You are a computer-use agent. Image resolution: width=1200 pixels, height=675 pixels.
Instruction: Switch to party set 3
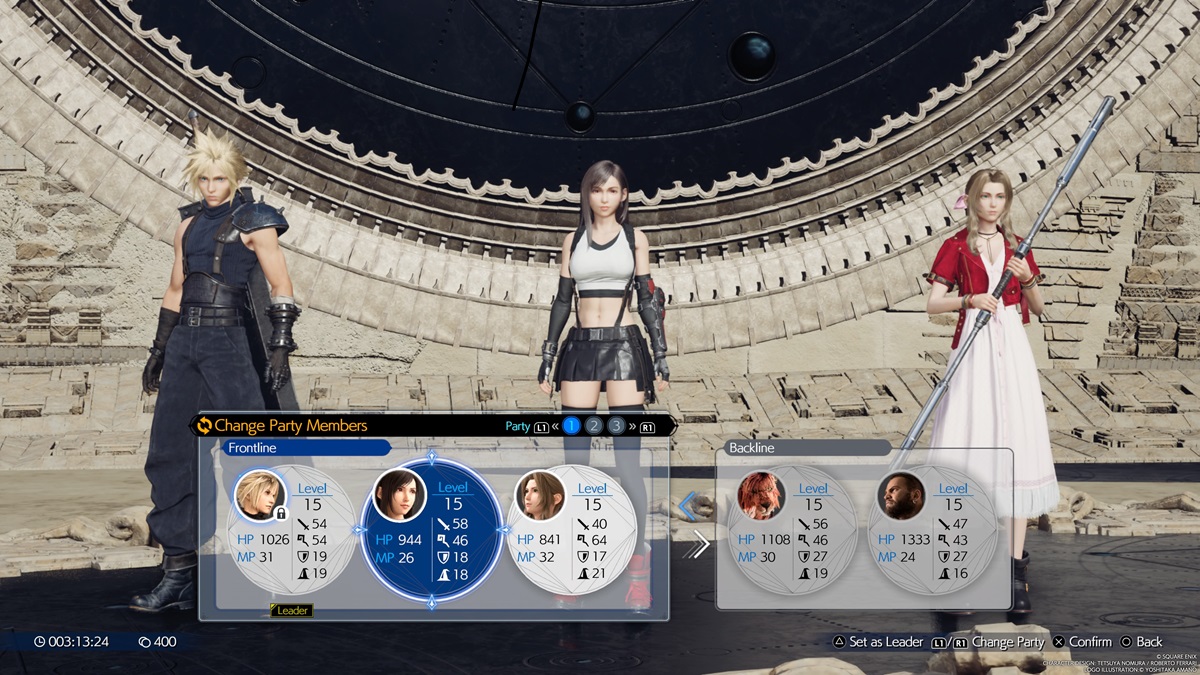(616, 426)
